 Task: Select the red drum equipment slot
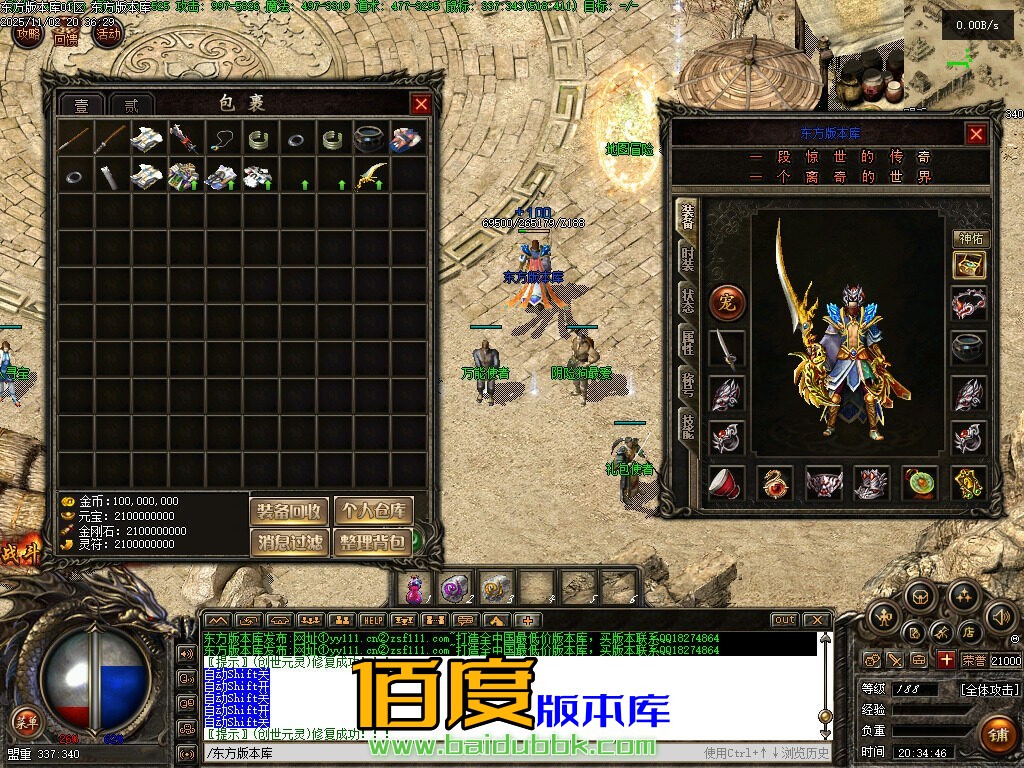coord(726,483)
